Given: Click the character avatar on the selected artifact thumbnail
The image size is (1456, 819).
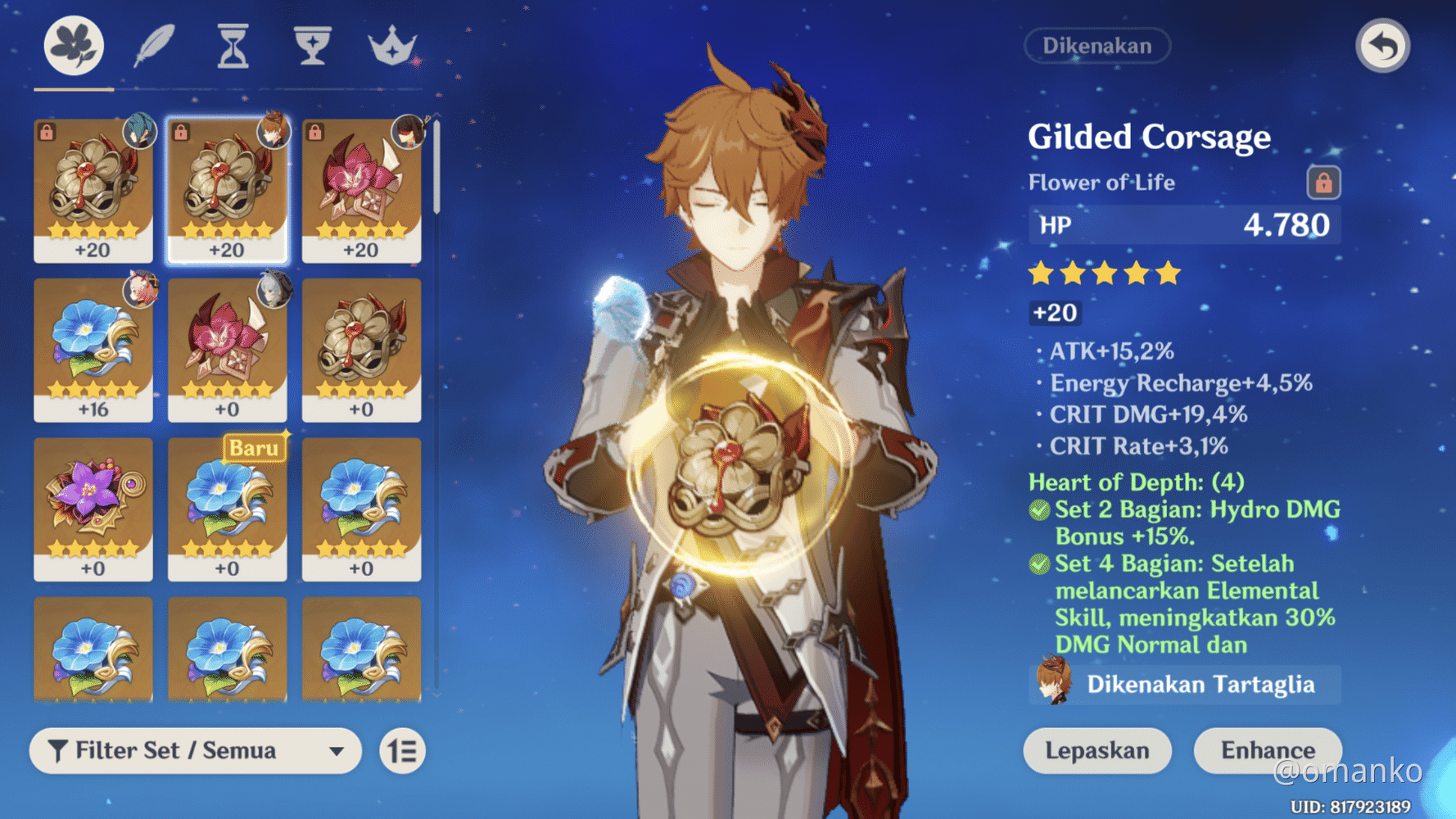Looking at the screenshot, I should pos(273,129).
